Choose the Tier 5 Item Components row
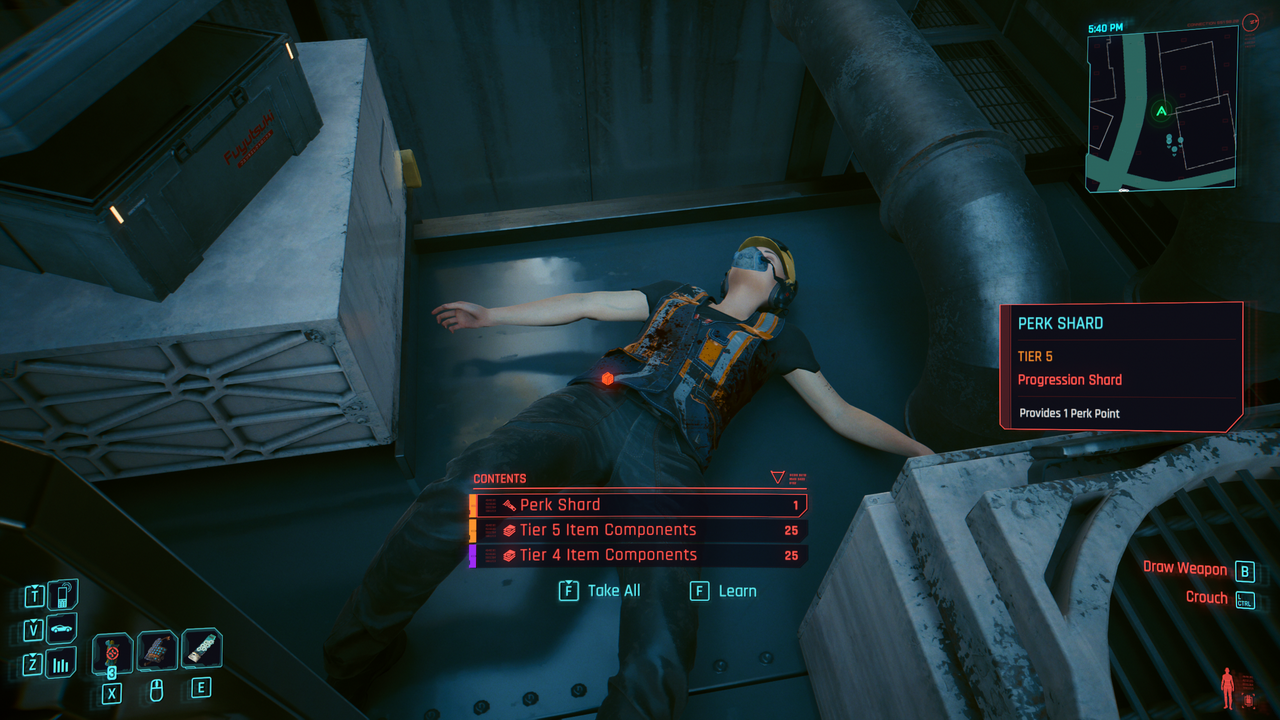This screenshot has width=1280, height=720. click(640, 530)
